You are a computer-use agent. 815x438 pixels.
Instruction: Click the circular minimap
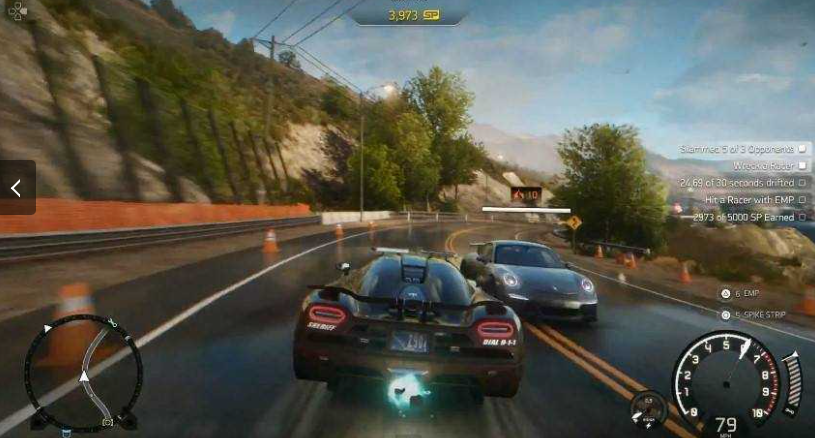coord(82,373)
